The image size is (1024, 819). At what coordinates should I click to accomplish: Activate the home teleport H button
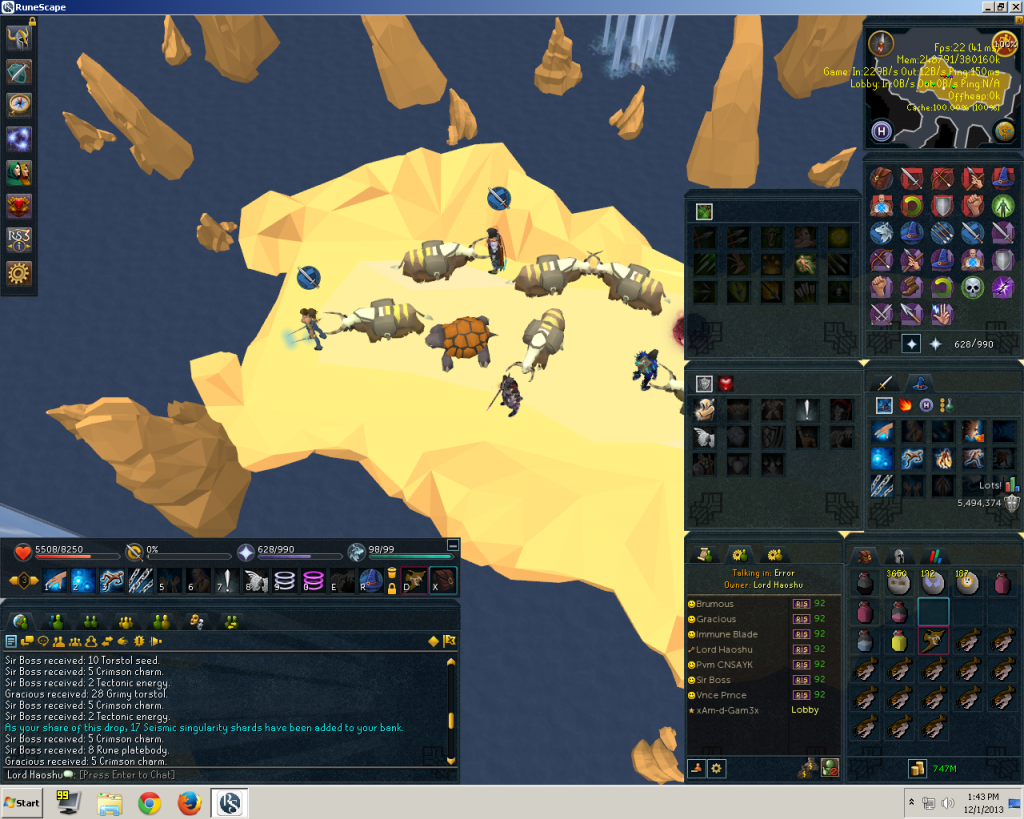click(882, 131)
